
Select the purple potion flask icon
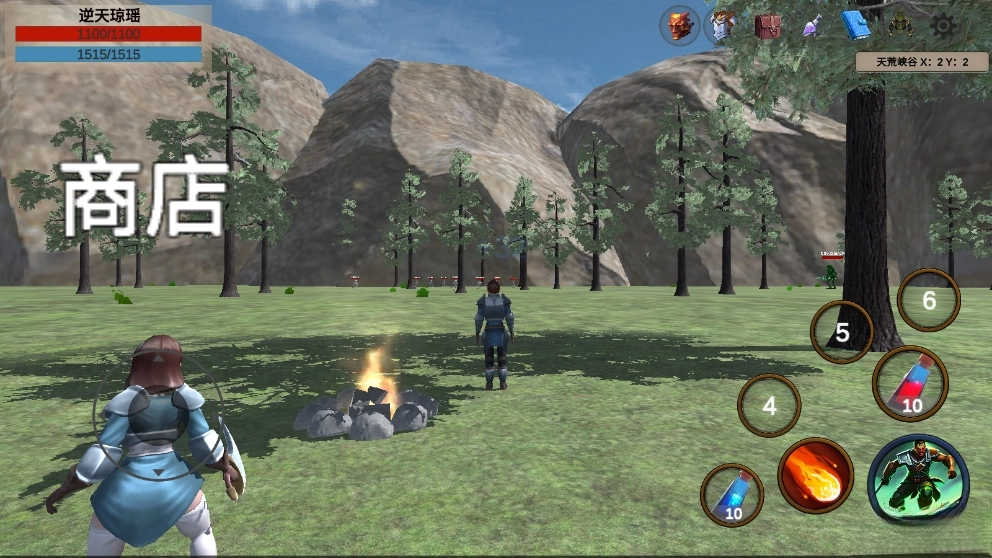point(811,27)
